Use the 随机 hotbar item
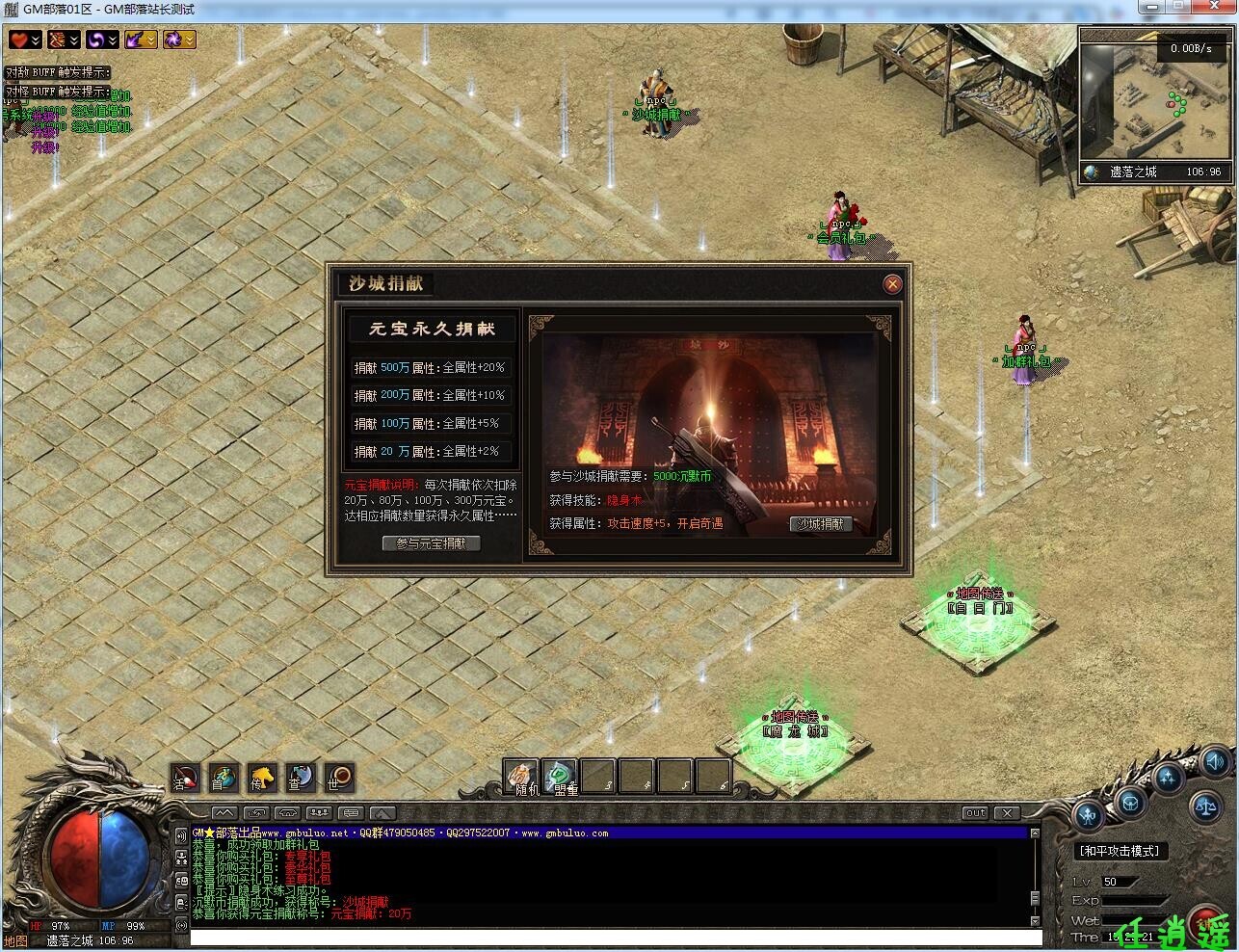The width and height of the screenshot is (1239, 952). tap(521, 777)
